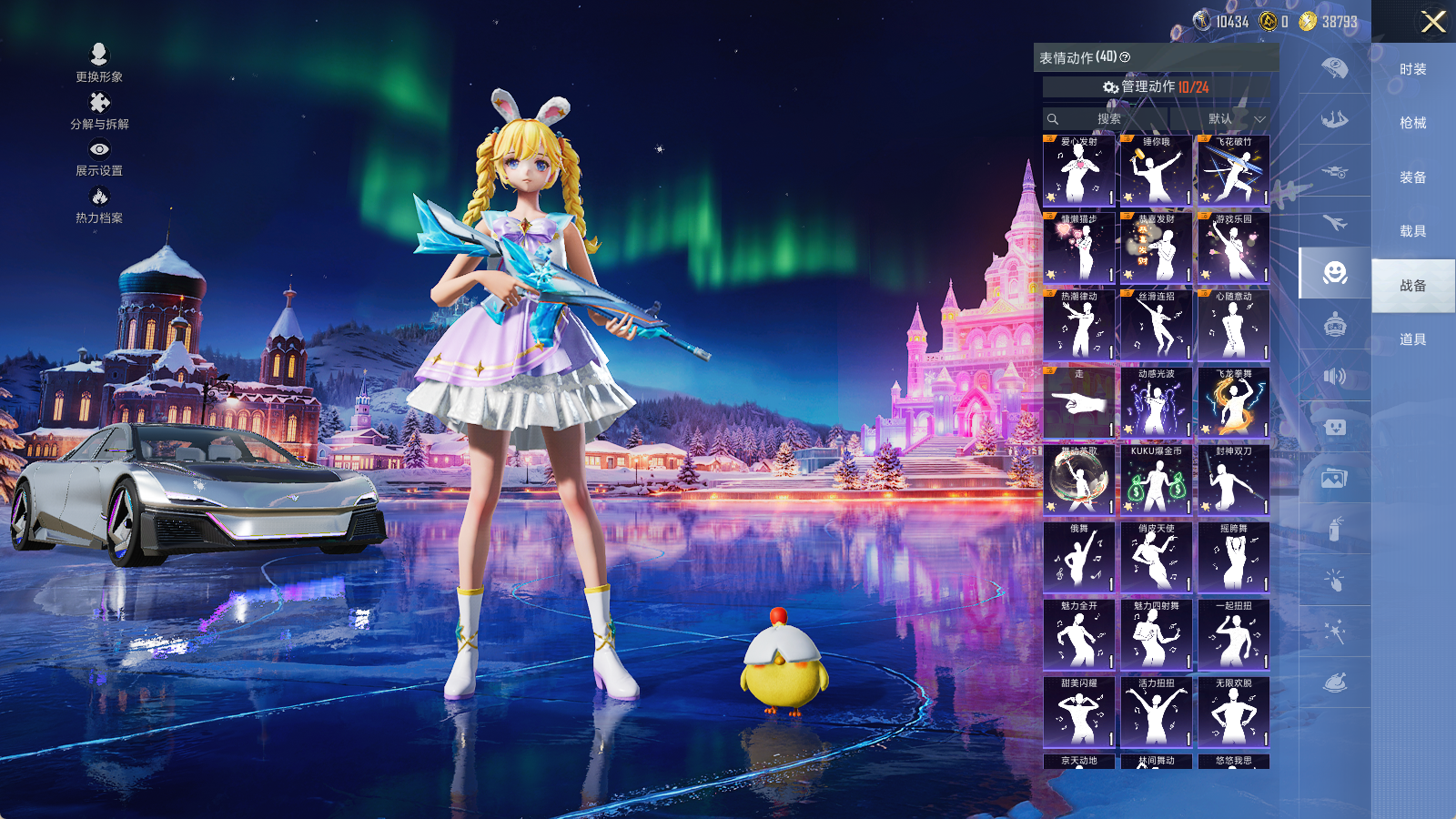Open the speaker voice category icon
This screenshot has height=819, width=1456.
point(1334,376)
